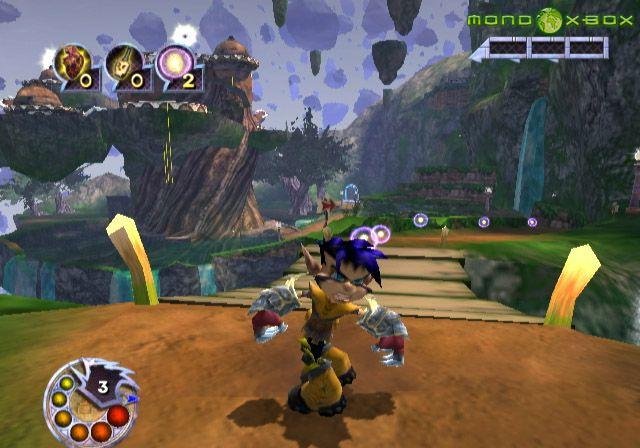The width and height of the screenshot is (640, 448).
Task: Click the glowing purple orb icon
Action: point(173,62)
